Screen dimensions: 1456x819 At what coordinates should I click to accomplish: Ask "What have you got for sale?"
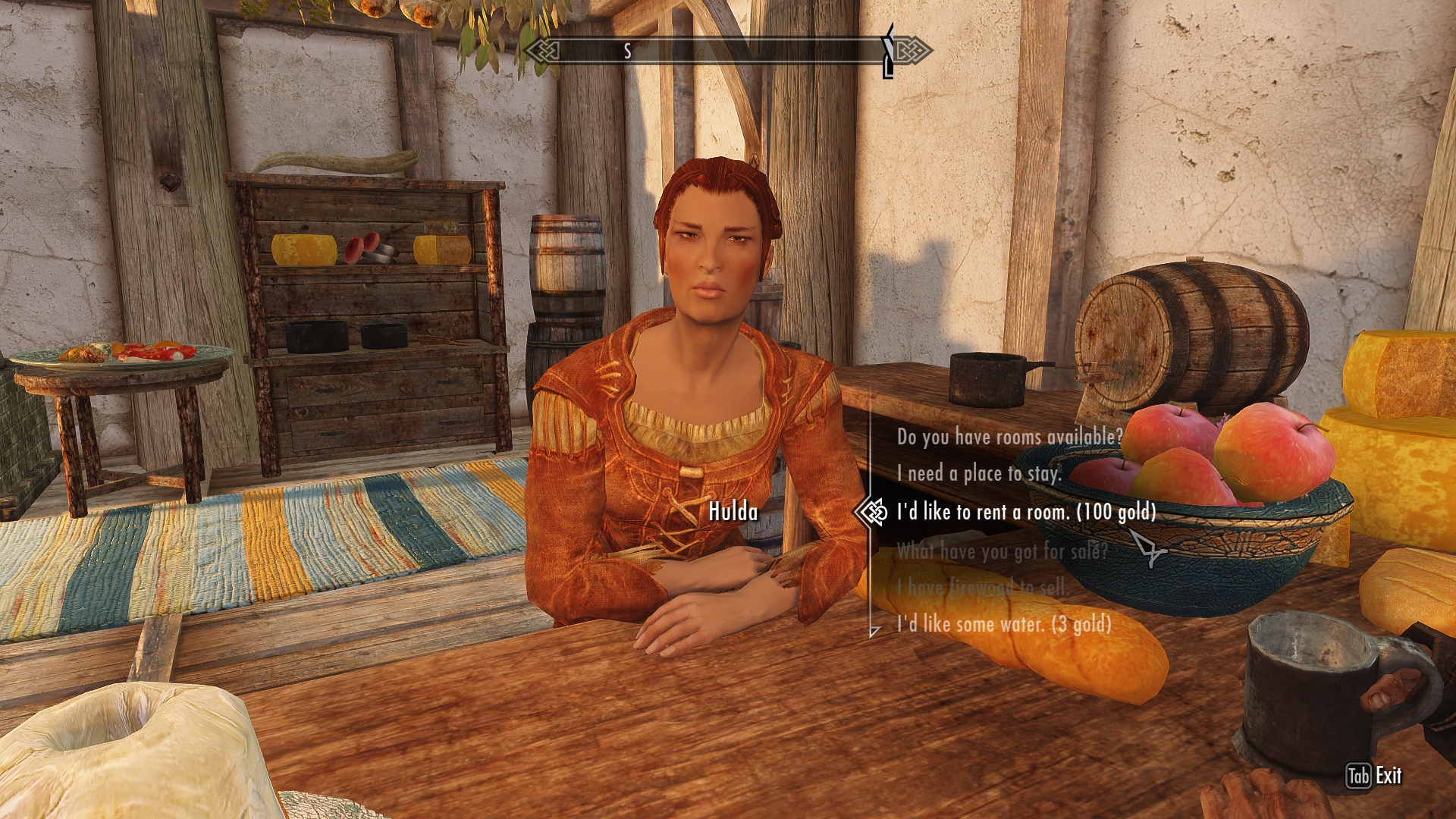[1002, 551]
